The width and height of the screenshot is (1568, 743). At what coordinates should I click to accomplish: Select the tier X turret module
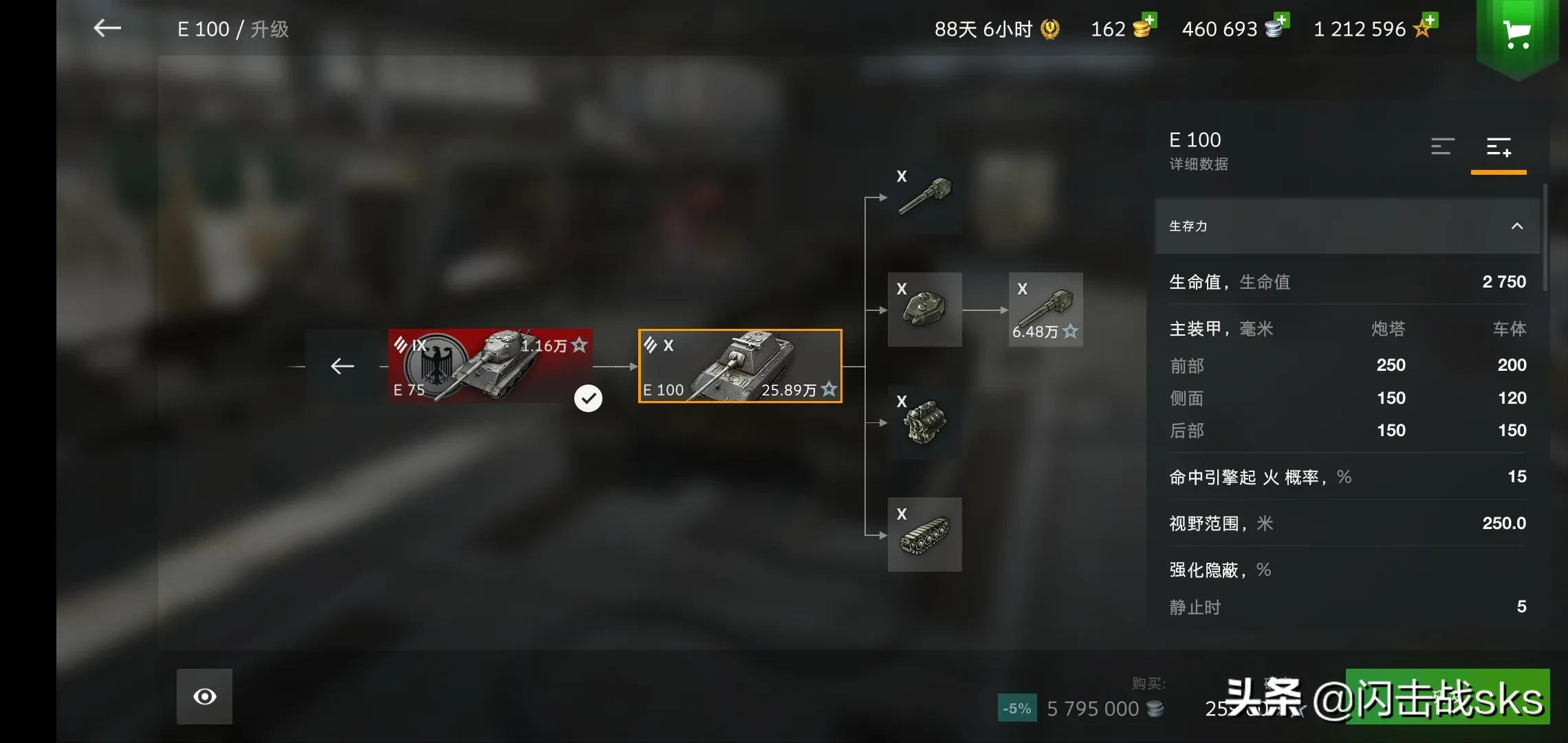[924, 310]
